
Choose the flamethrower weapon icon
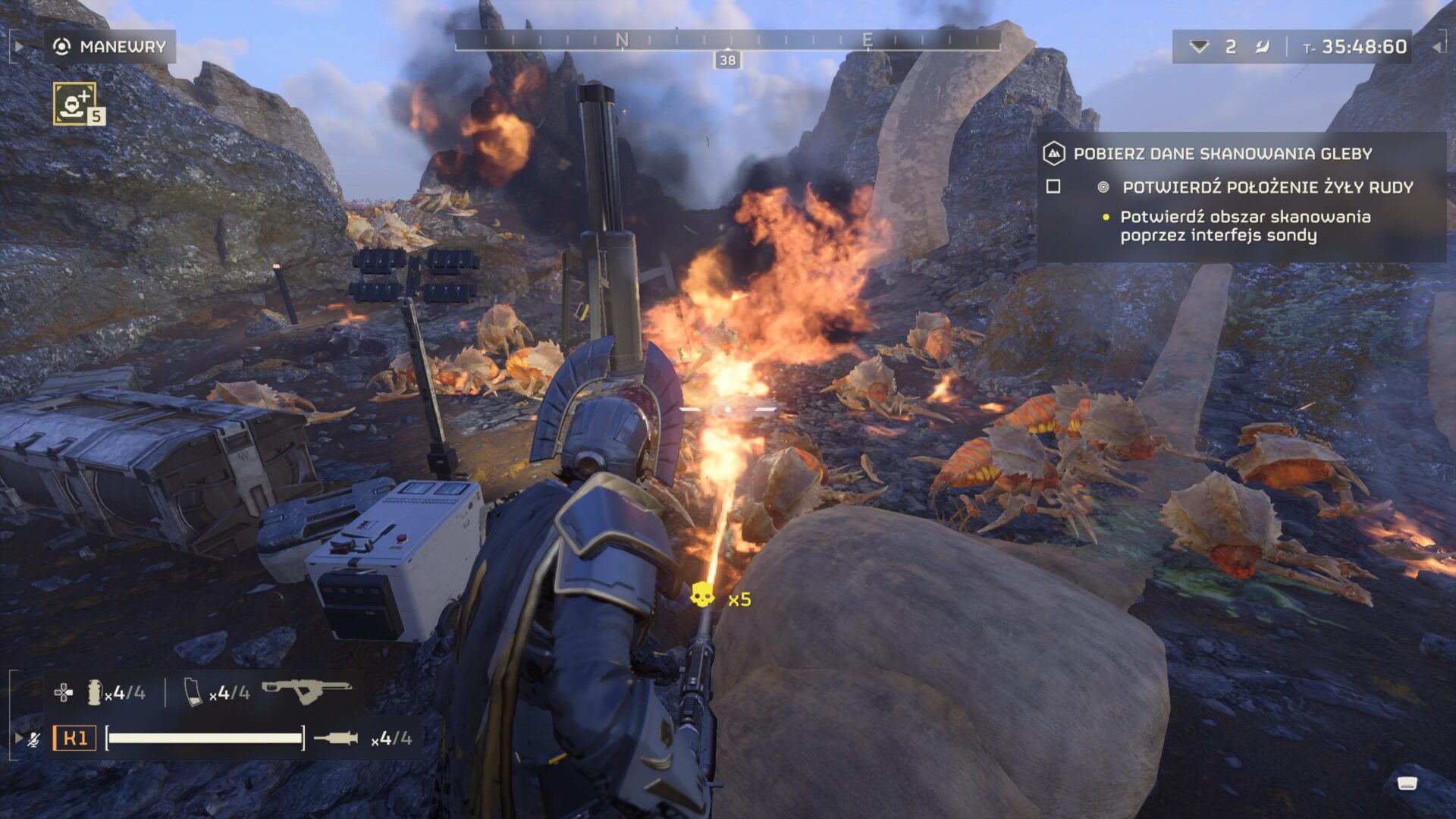tap(306, 690)
